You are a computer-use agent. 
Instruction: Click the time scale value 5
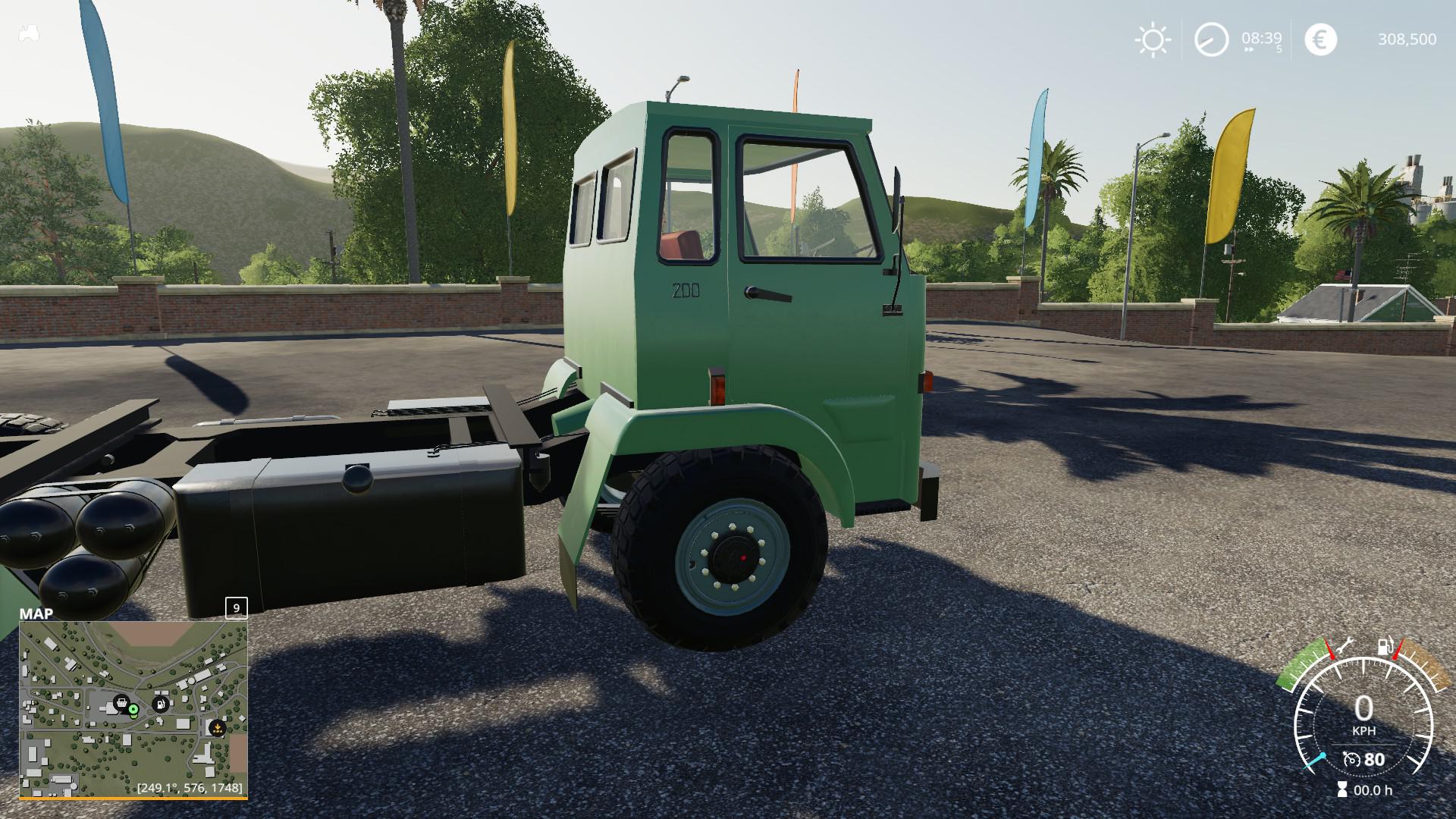1279,49
